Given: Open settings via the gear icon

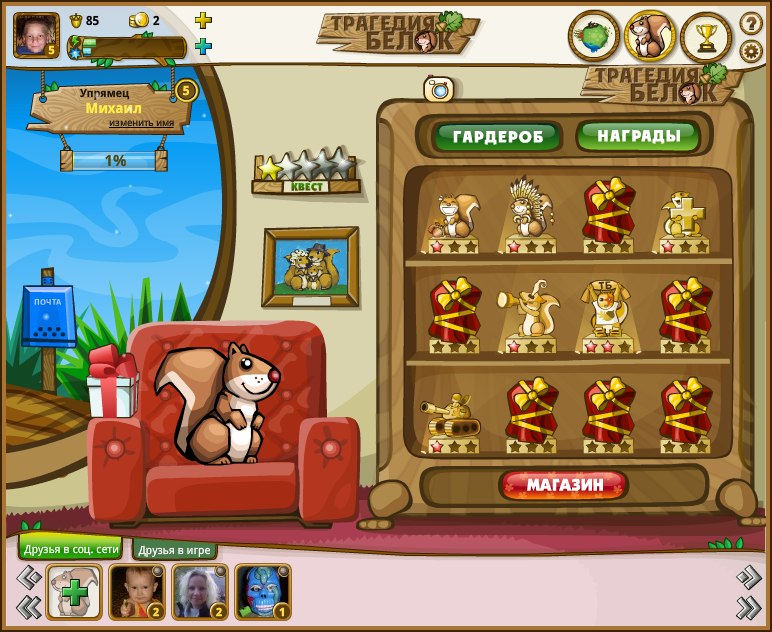Looking at the screenshot, I should (x=750, y=51).
